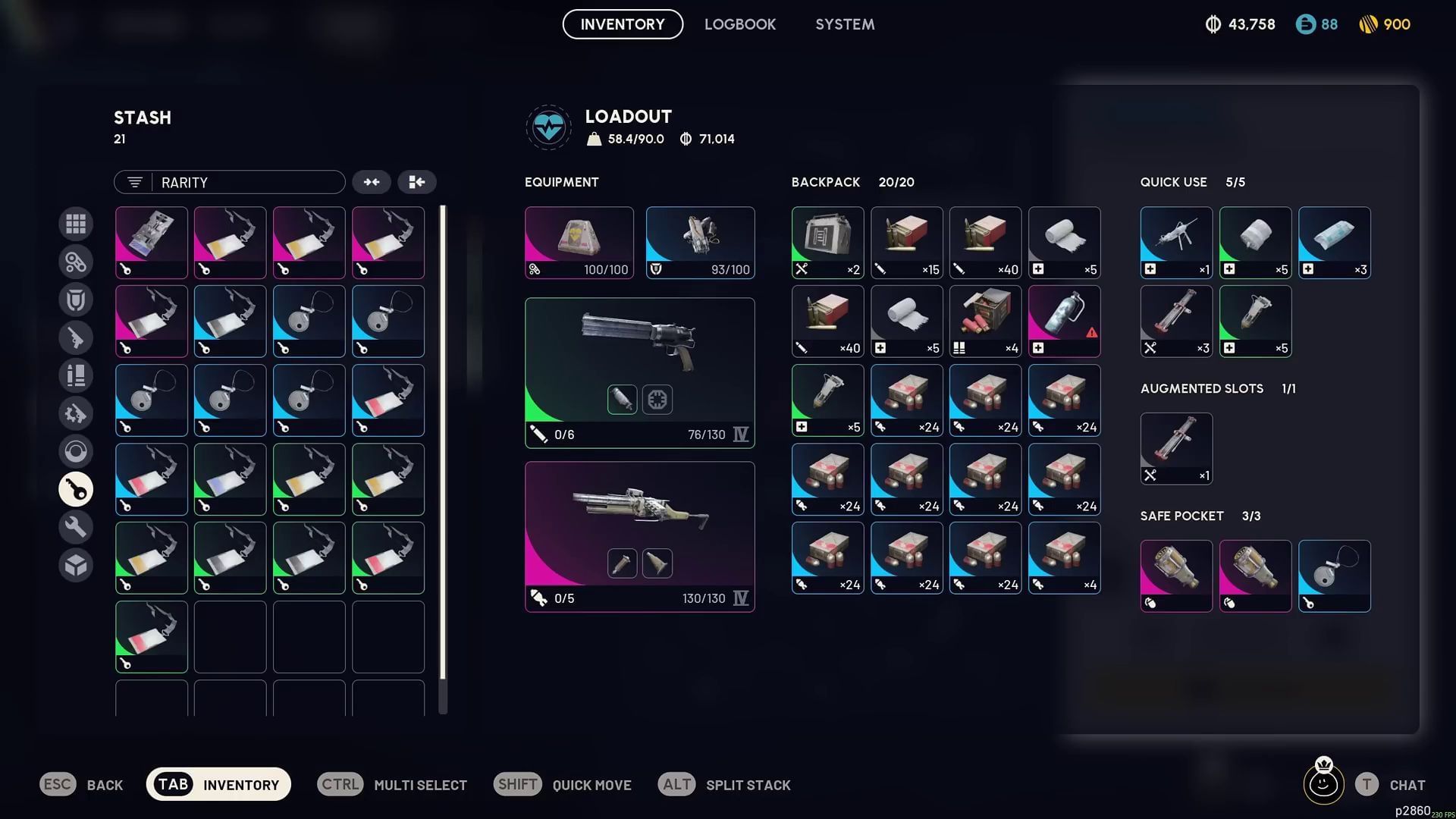Screen dimensions: 1456x819
Task: Select the grid icon to show all stash items
Action: click(x=76, y=224)
